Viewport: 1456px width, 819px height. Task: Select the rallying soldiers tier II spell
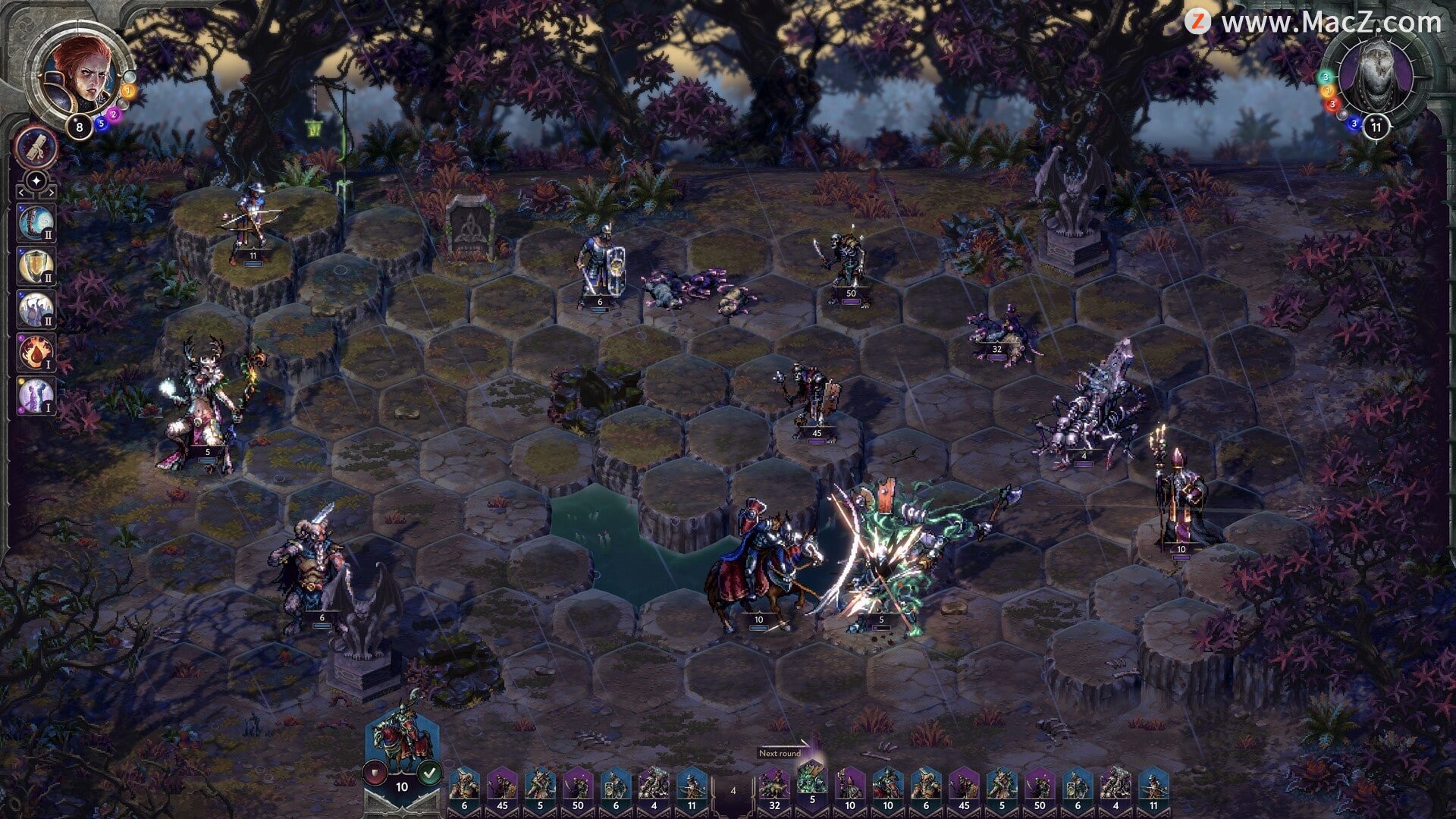36,309
